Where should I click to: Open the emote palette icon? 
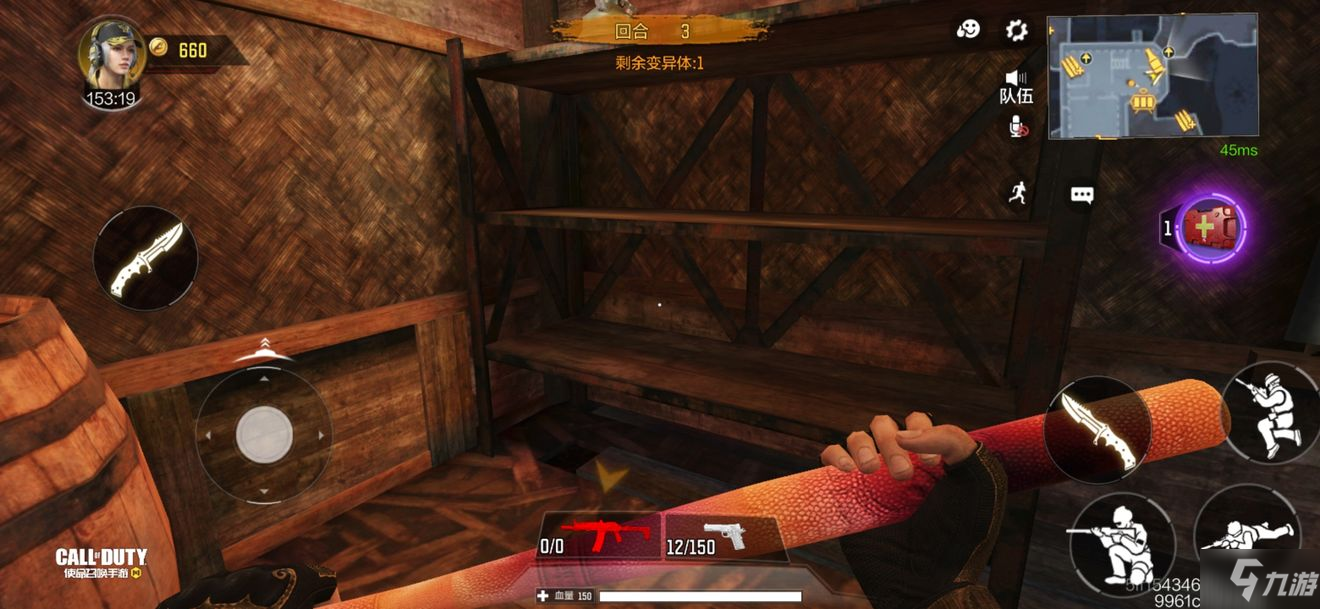pyautogui.click(x=968, y=31)
